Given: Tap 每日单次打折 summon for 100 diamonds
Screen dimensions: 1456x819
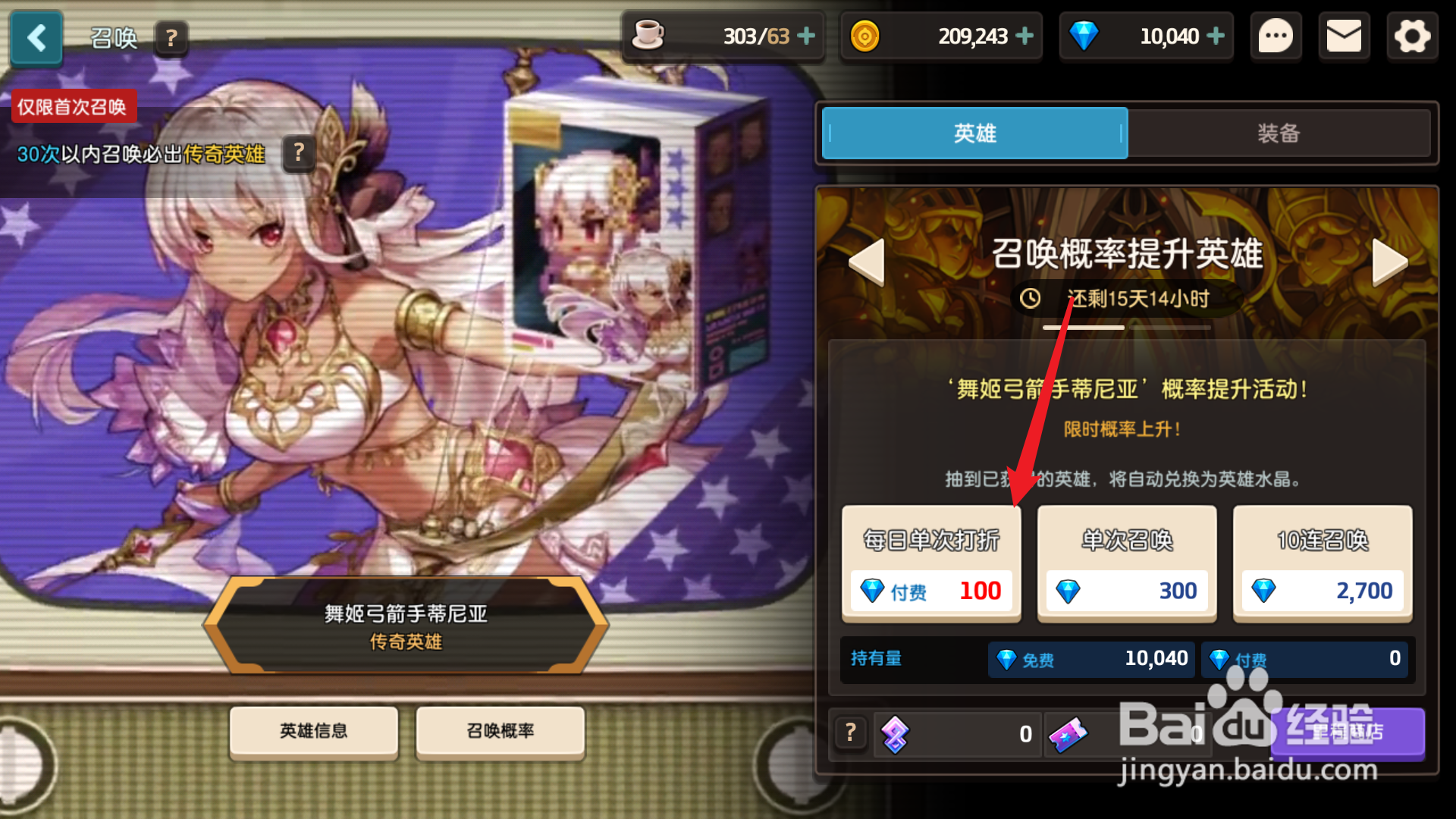Looking at the screenshot, I should tap(931, 563).
